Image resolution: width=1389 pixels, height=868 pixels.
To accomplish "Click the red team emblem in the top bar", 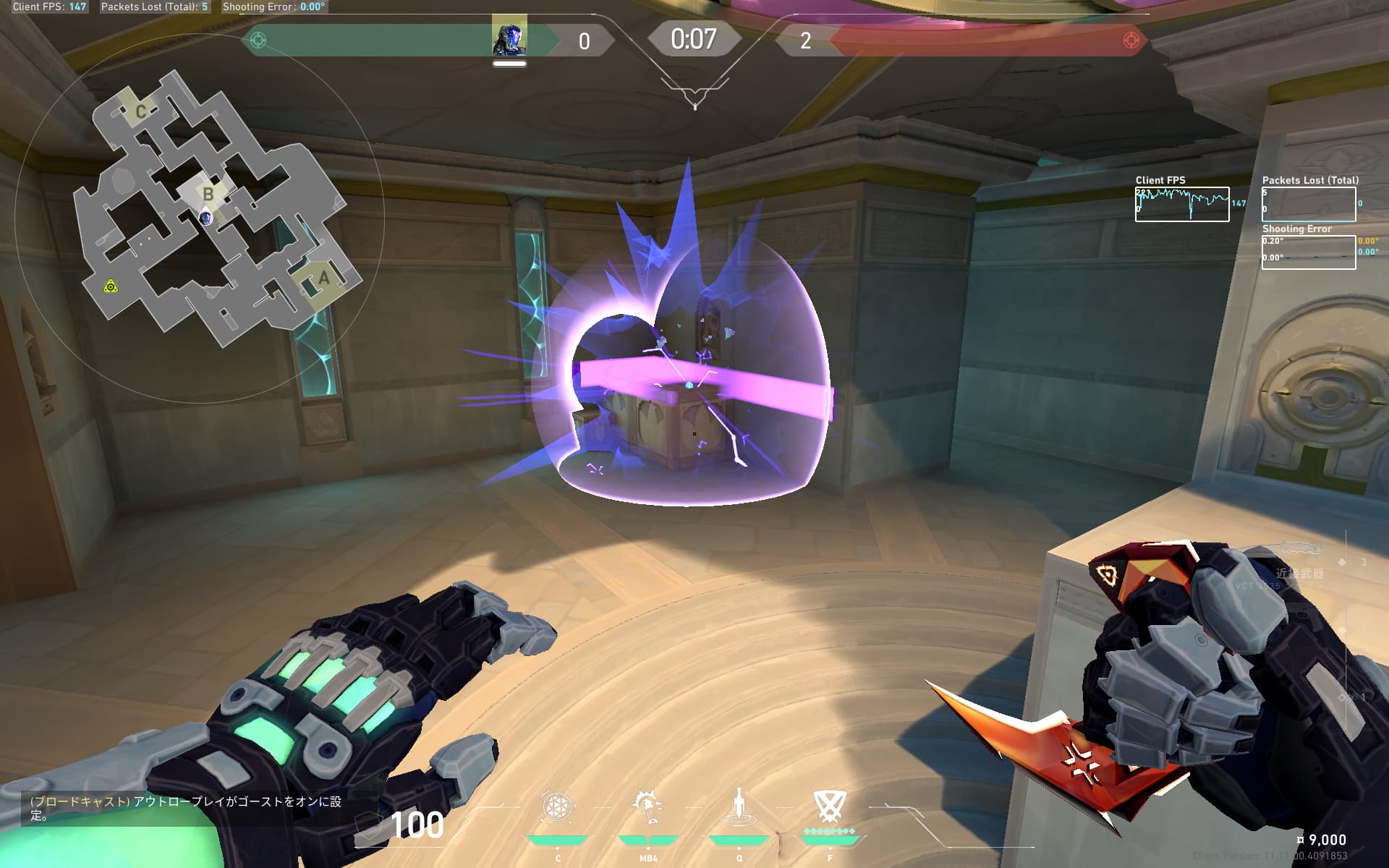I will [1131, 41].
